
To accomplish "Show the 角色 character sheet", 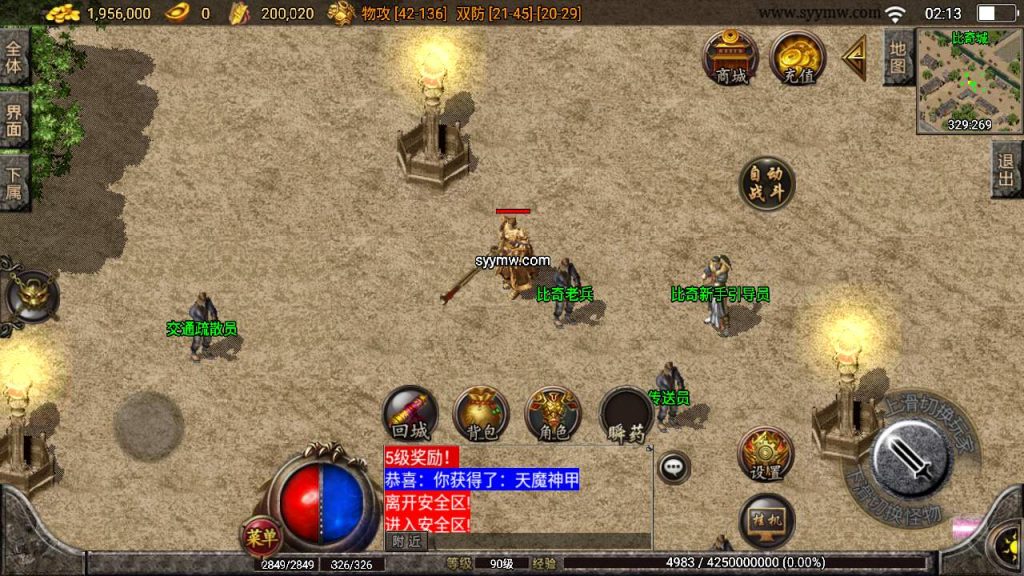I will [x=553, y=414].
